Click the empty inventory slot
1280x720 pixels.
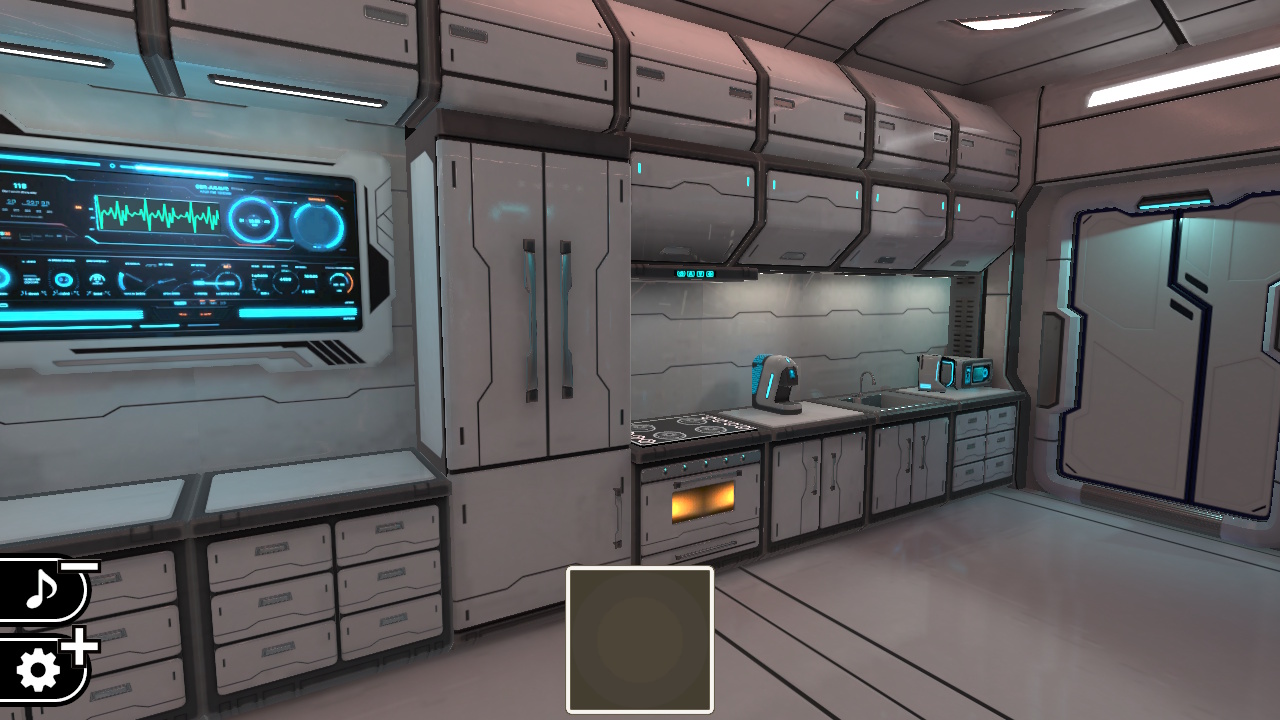[640, 642]
